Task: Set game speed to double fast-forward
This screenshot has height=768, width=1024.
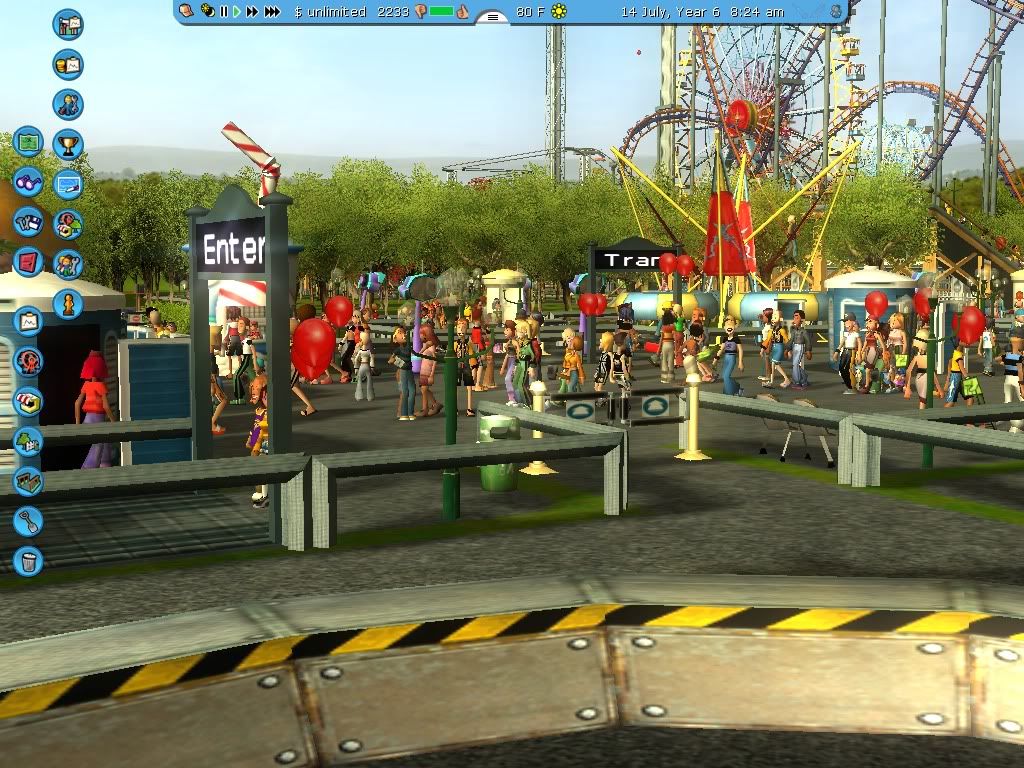Action: pos(252,11)
